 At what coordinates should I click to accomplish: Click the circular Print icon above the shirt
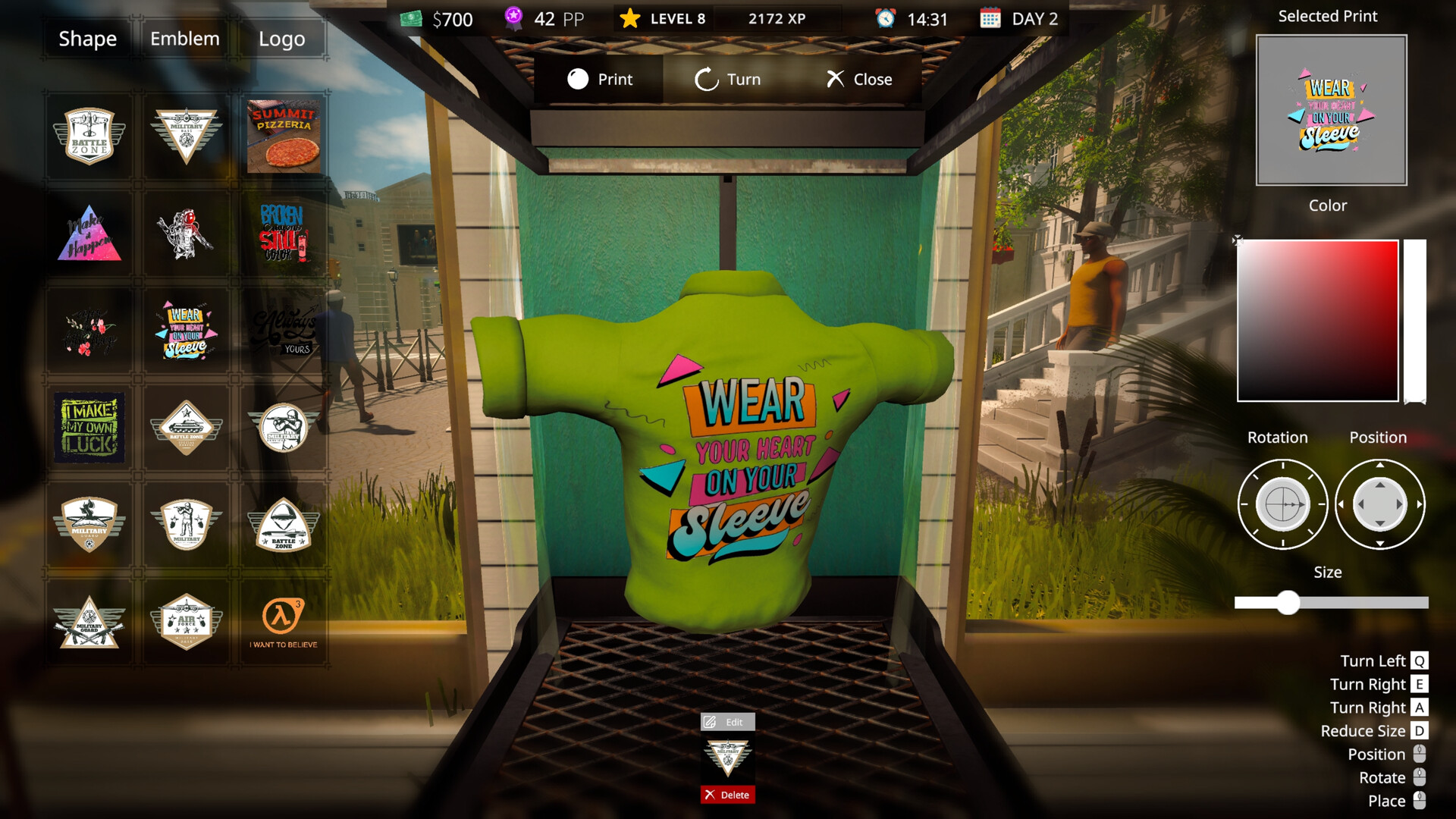tap(578, 79)
